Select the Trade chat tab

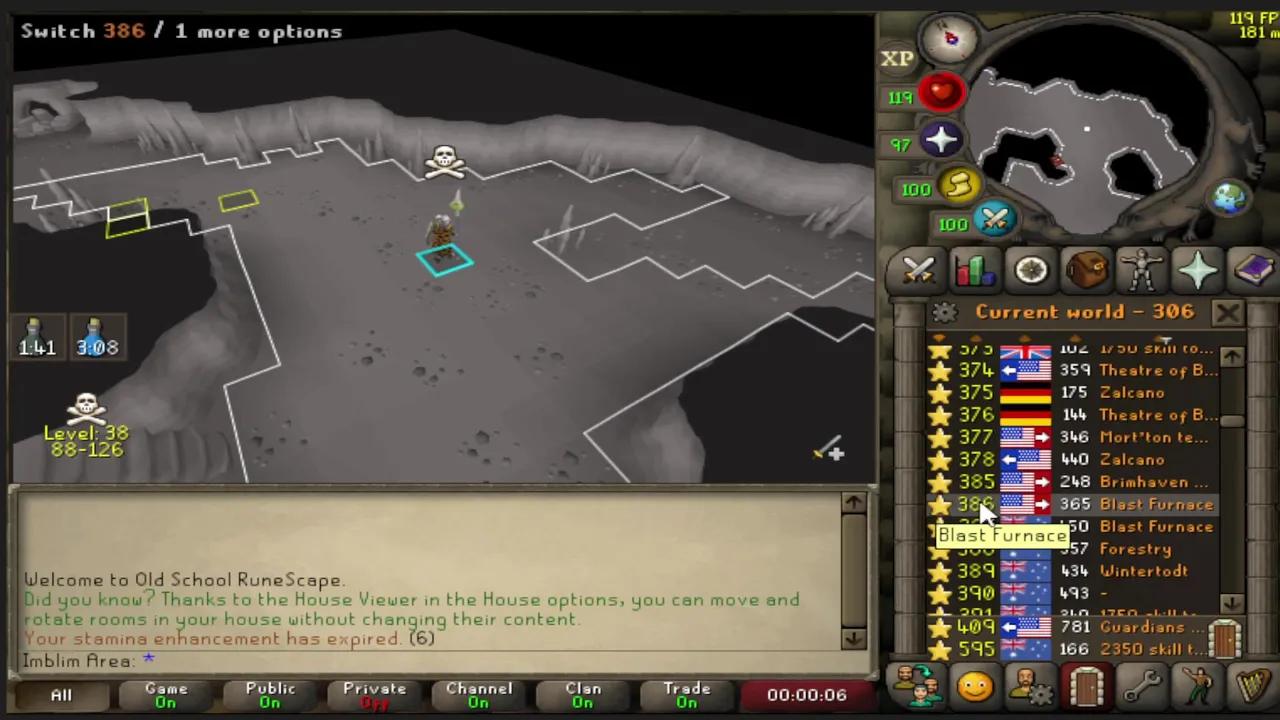687,694
